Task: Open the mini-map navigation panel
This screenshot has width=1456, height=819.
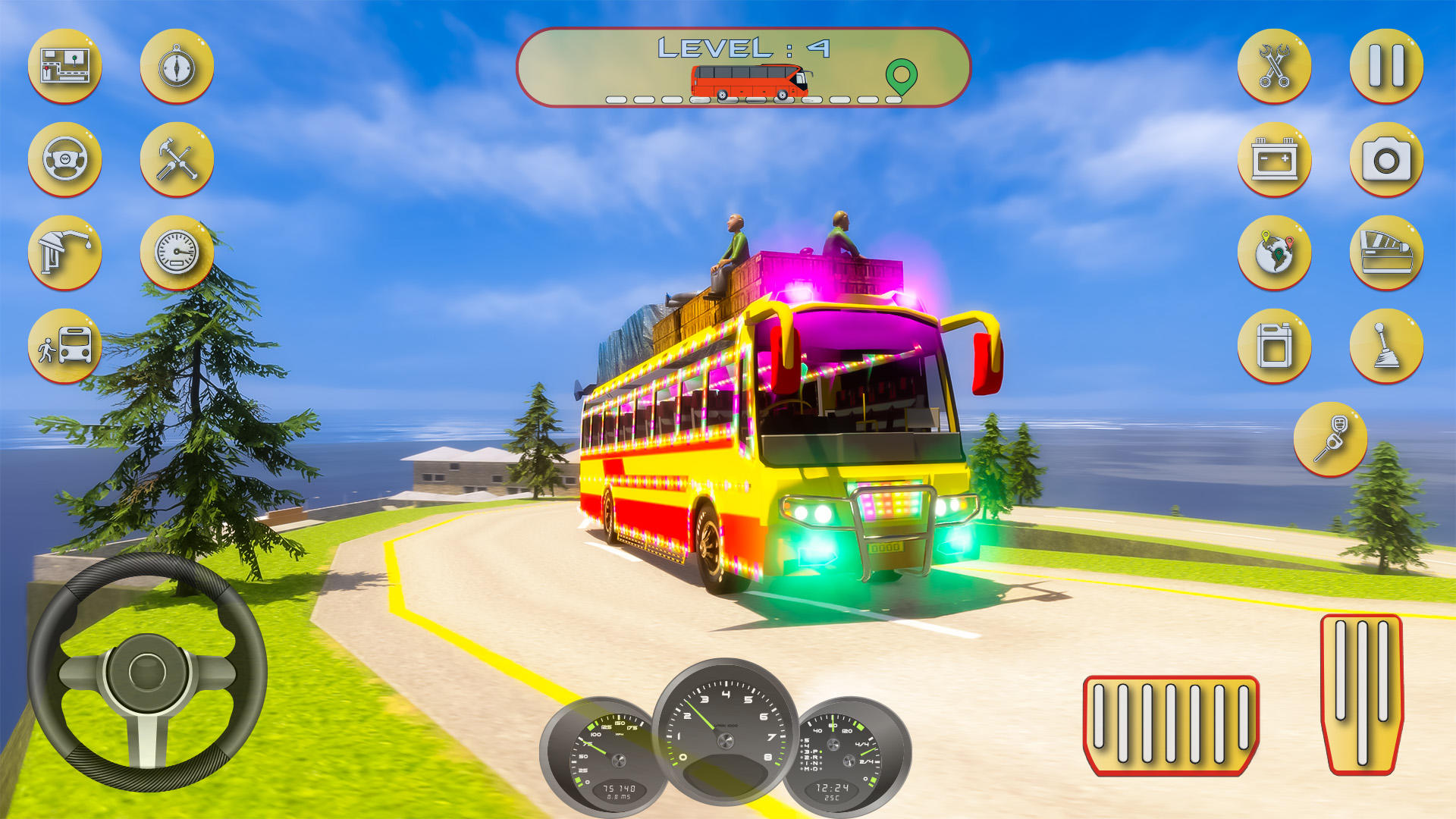Action: pos(64,64)
